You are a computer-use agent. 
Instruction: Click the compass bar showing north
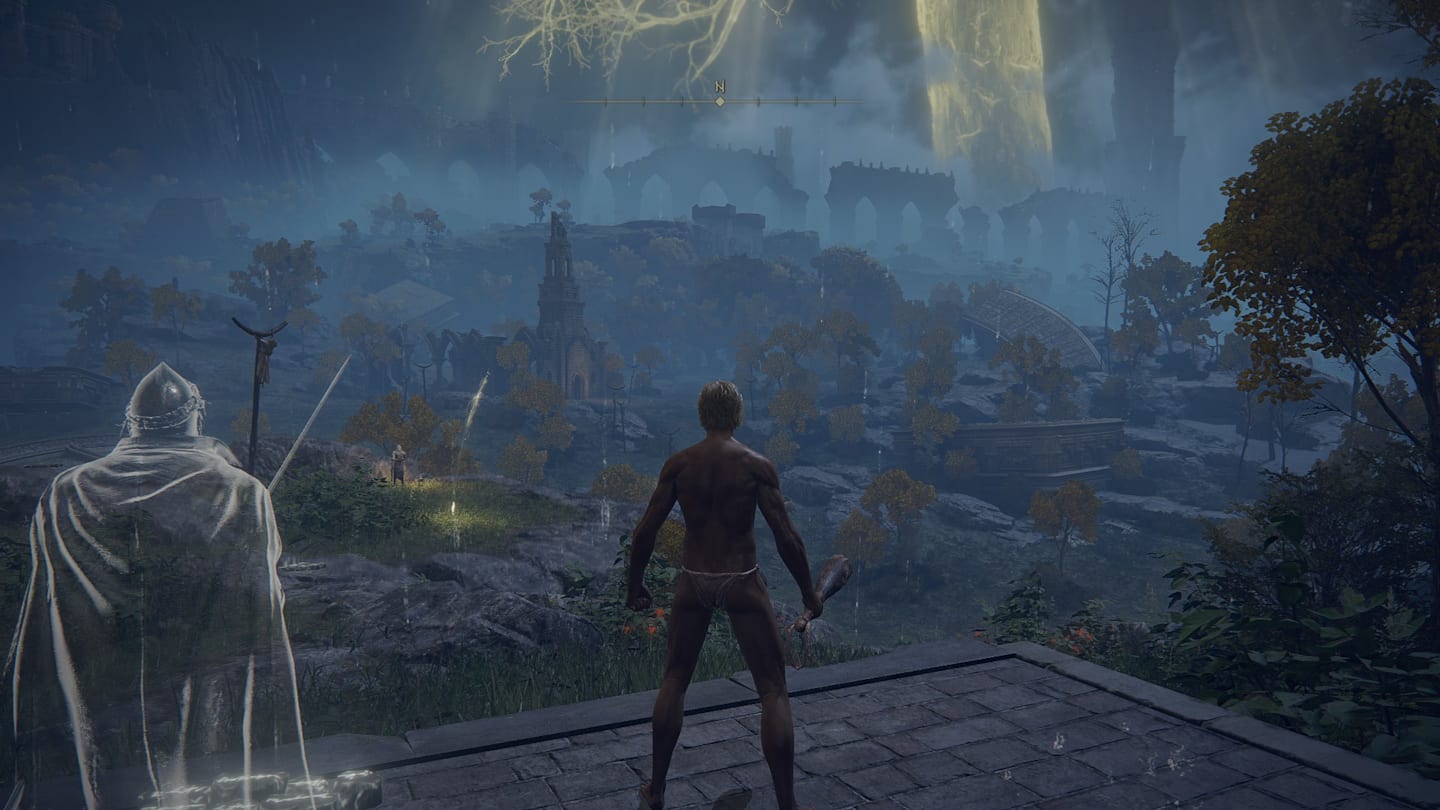click(x=719, y=100)
